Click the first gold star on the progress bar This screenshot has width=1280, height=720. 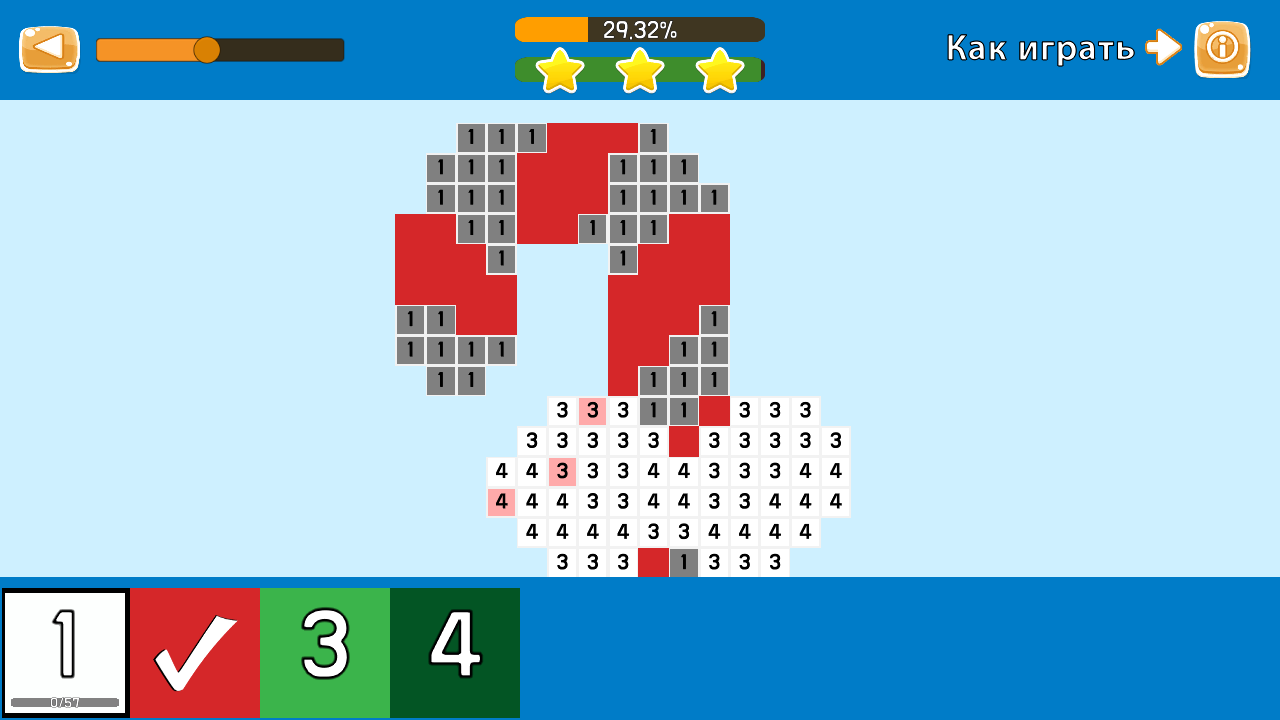(x=560, y=71)
